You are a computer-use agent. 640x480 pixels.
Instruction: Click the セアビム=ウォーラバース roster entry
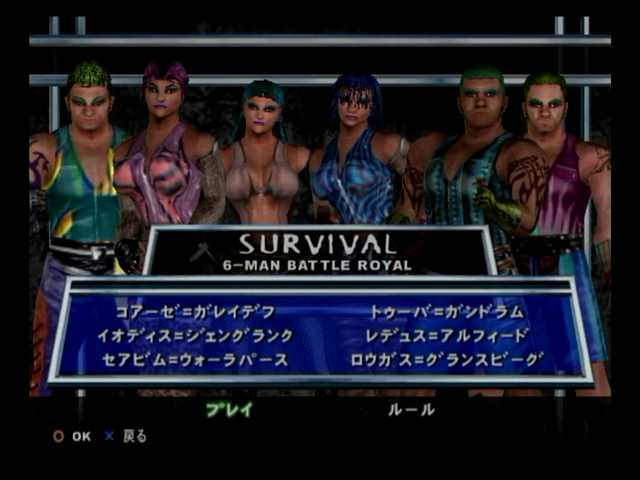(195, 360)
